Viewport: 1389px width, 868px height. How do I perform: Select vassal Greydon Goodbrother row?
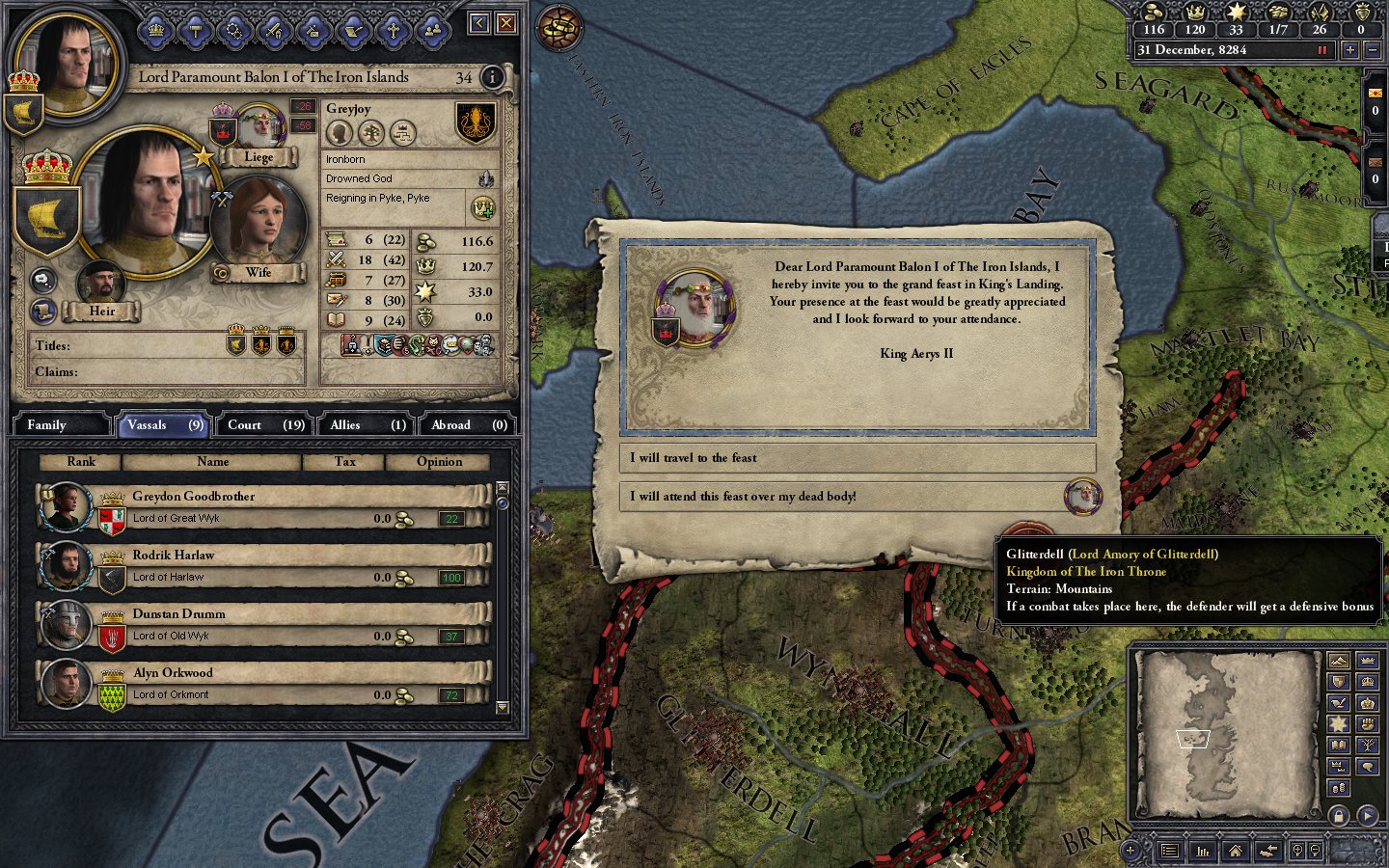coord(262,507)
